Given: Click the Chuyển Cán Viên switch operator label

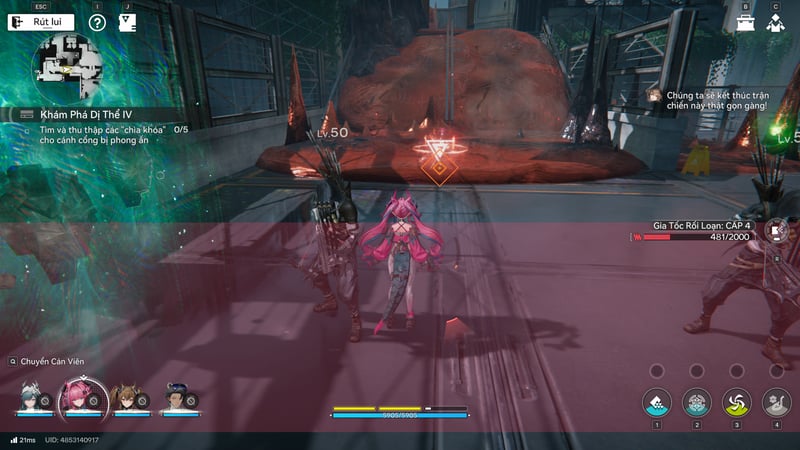Looking at the screenshot, I should [48, 361].
